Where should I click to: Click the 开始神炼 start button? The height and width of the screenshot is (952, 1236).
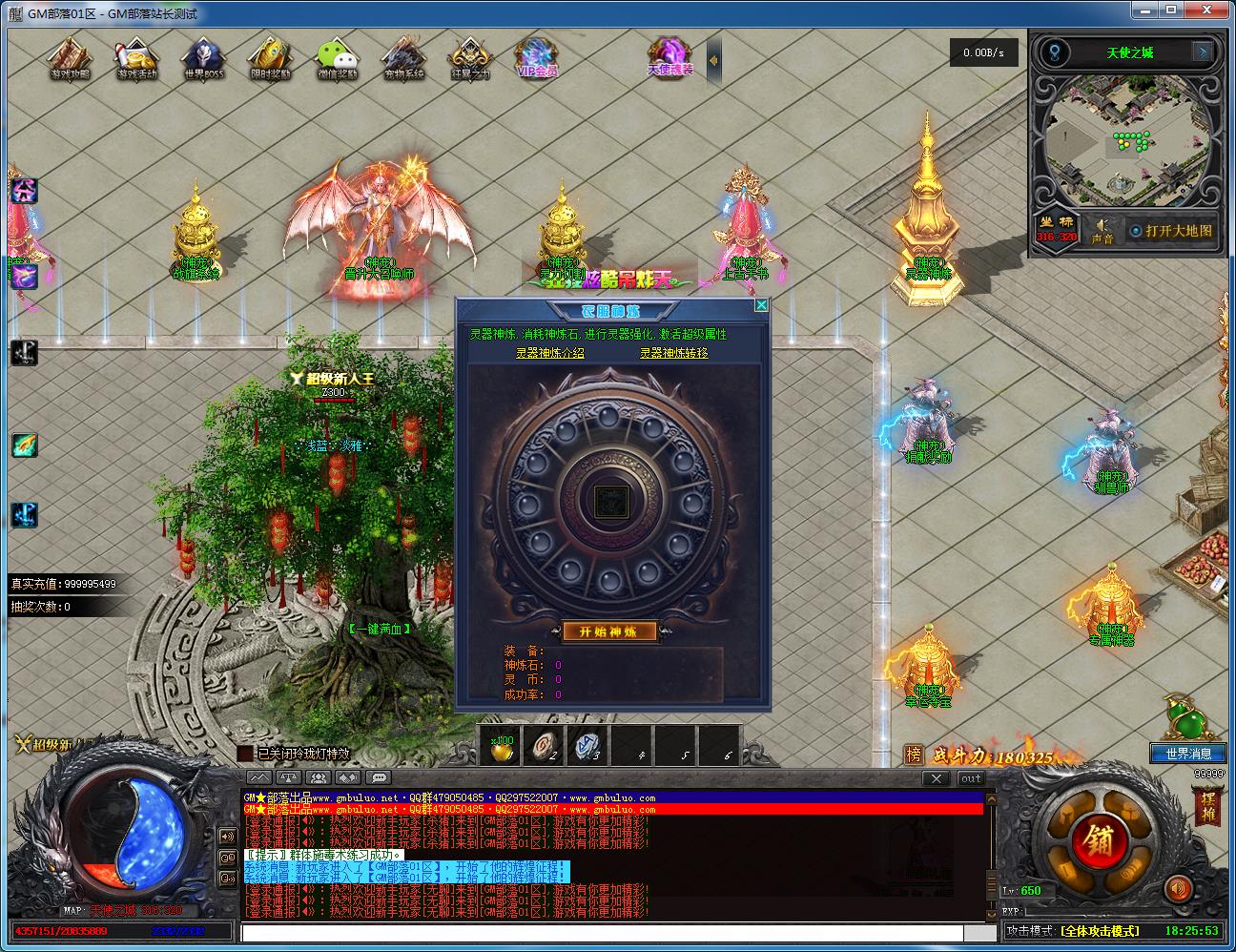point(608,631)
